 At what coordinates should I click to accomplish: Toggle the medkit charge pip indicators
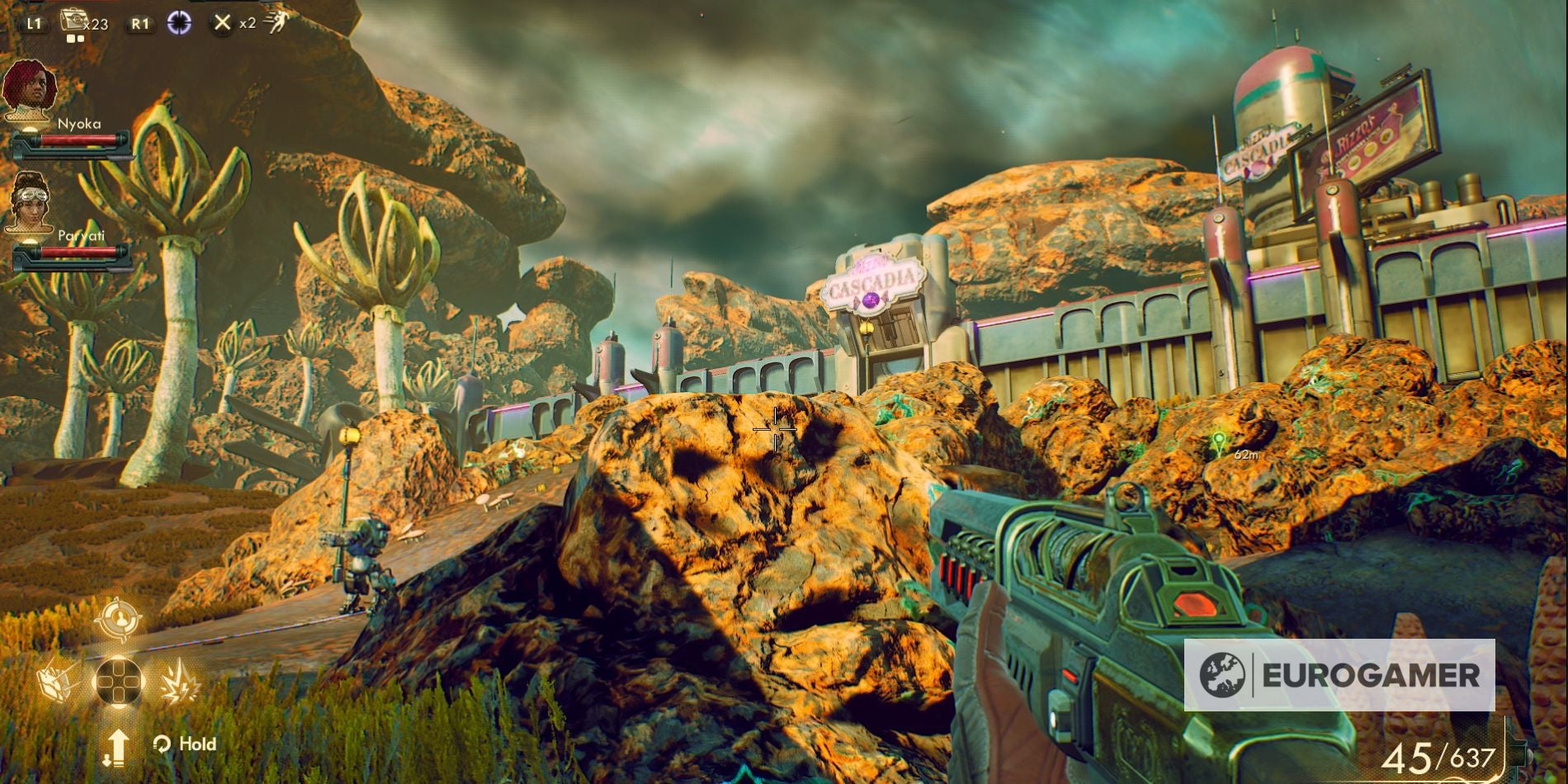(74, 38)
